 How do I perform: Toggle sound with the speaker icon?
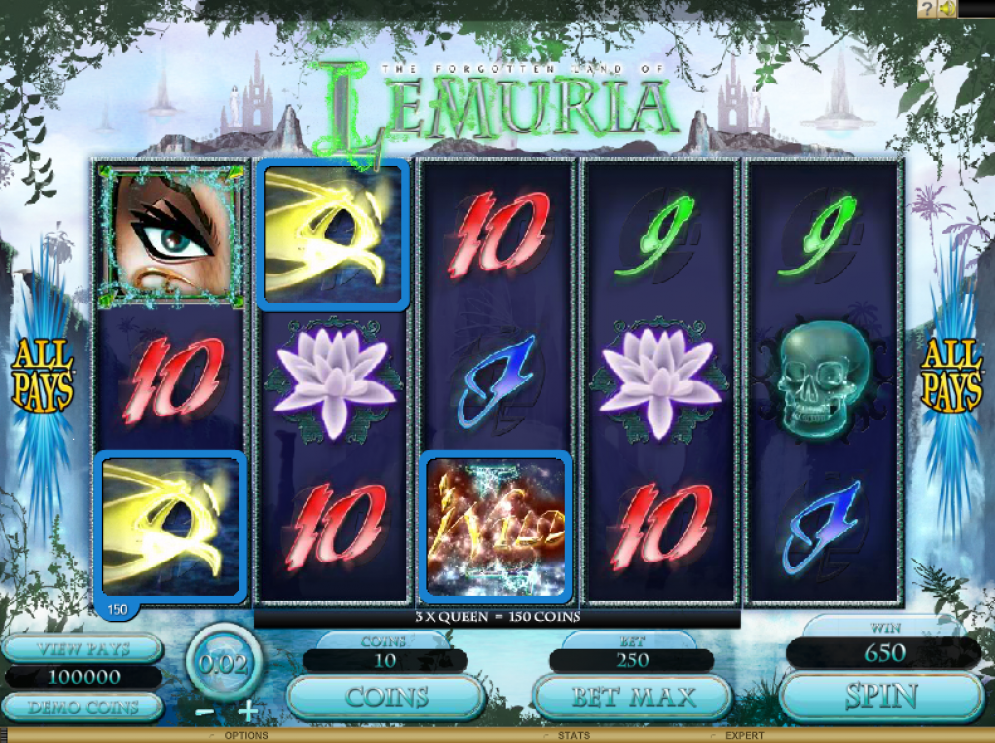click(945, 9)
